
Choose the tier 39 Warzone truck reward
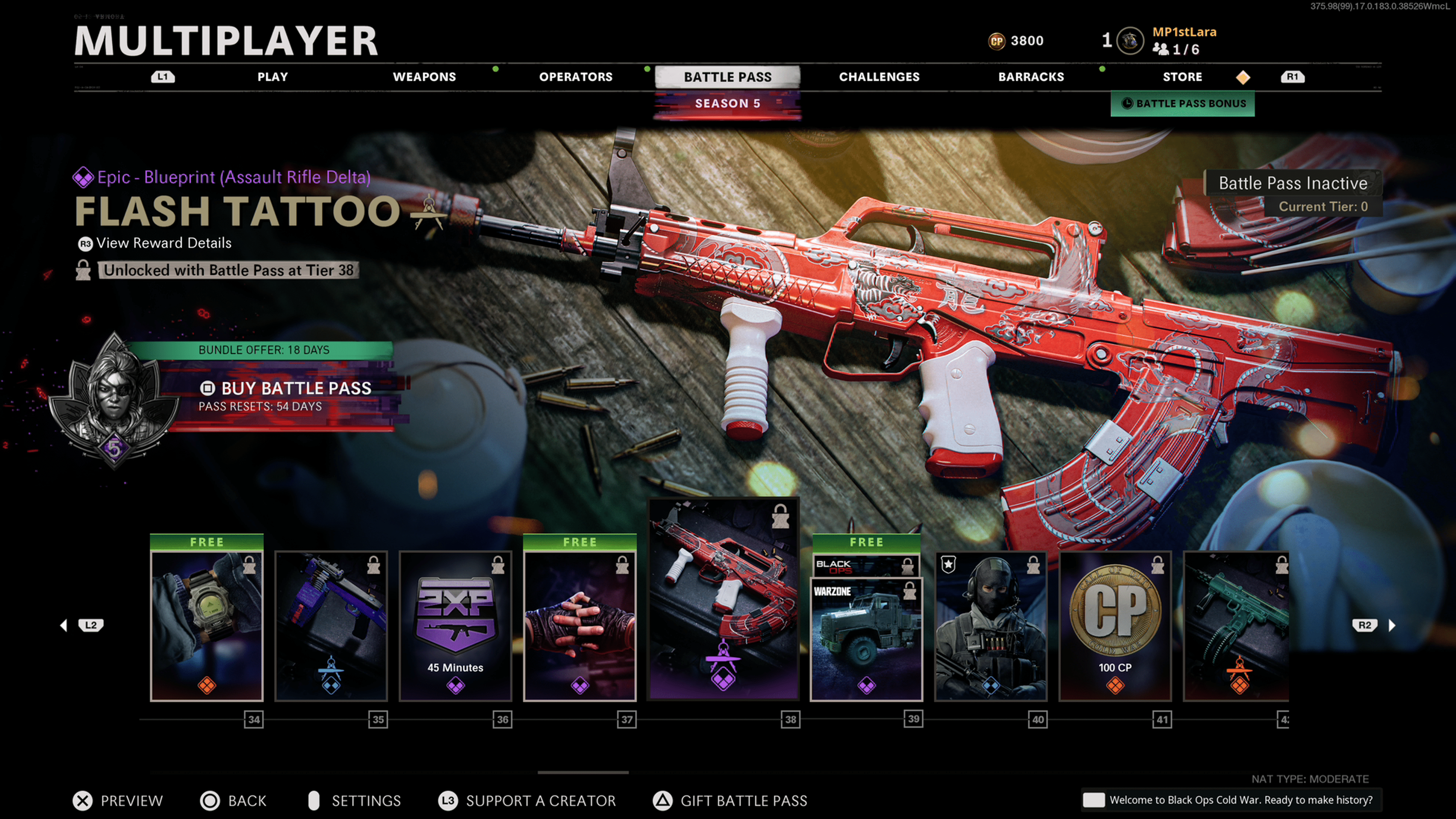coord(866,639)
